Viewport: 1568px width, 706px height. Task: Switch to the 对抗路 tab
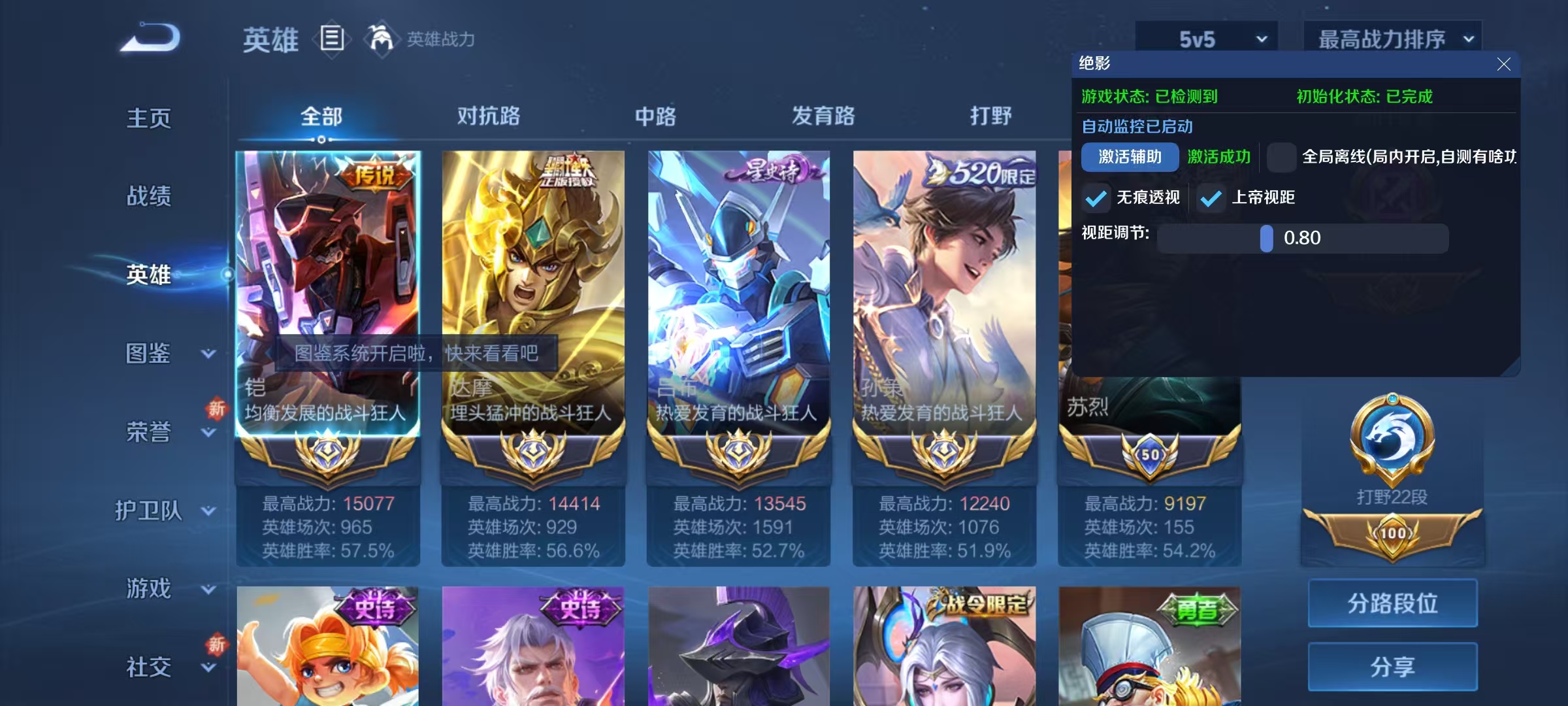tap(487, 116)
